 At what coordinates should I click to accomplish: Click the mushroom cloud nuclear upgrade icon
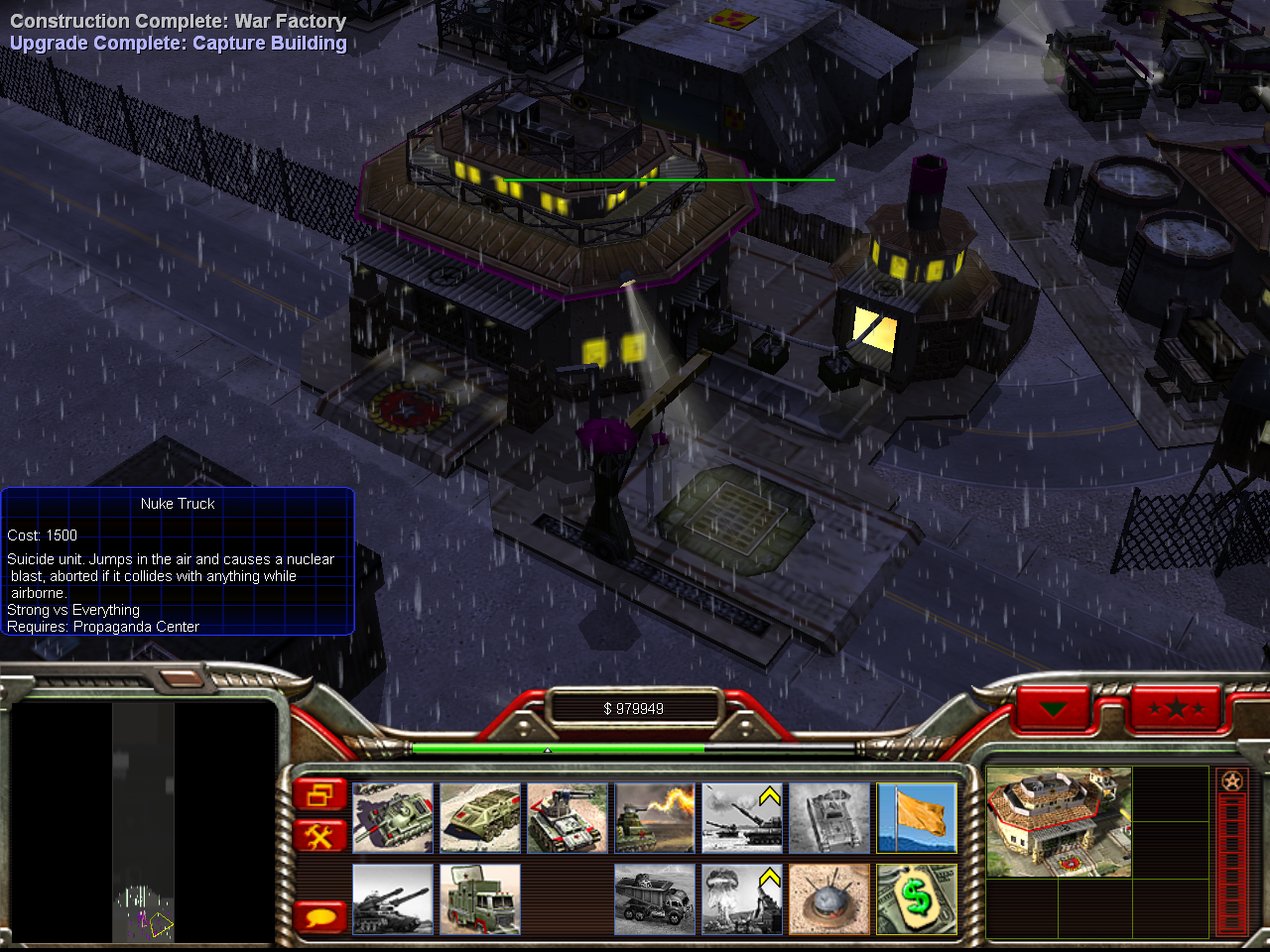[742, 898]
